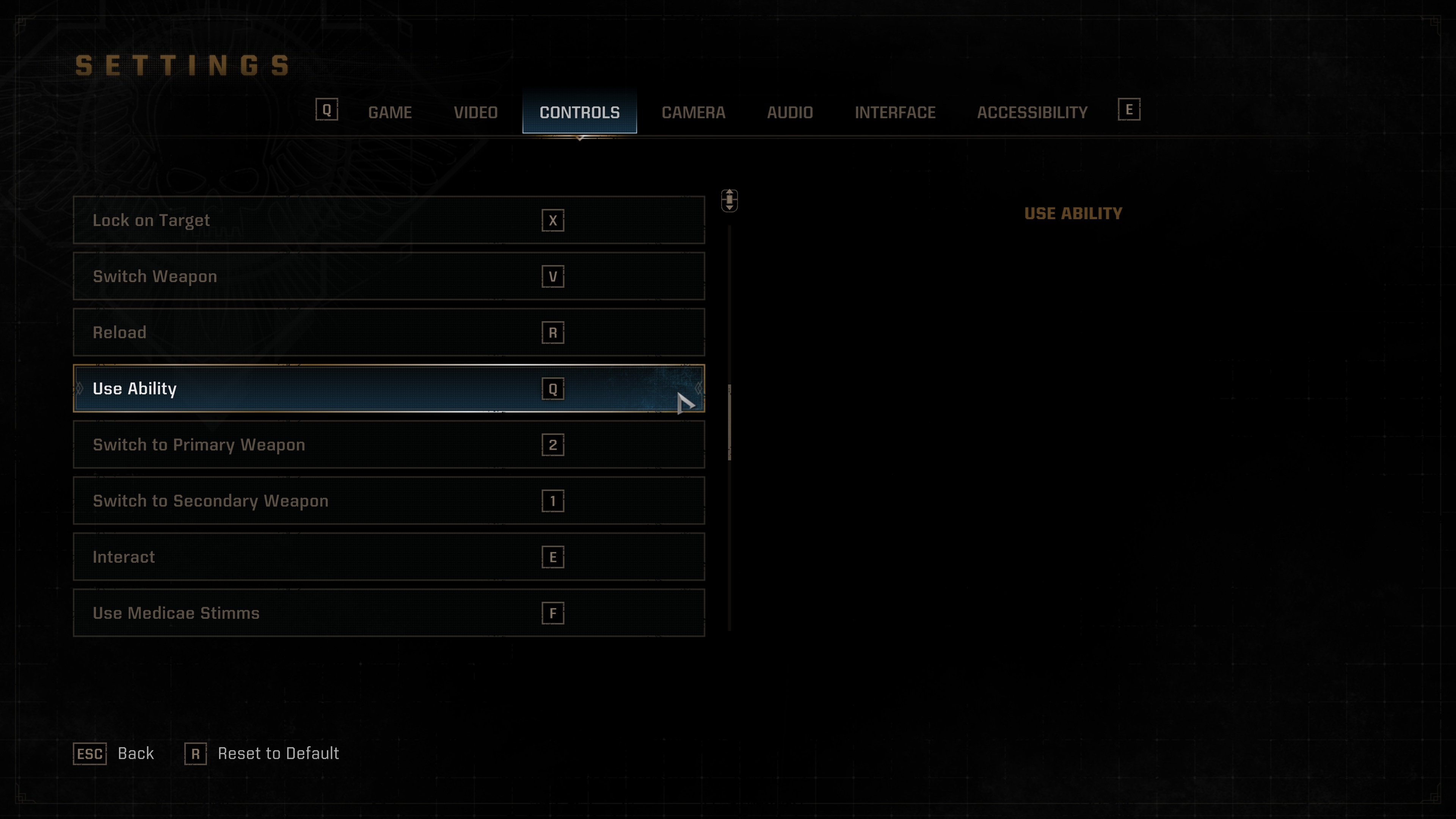This screenshot has height=819, width=1456.
Task: Go to the Camera tab
Action: tap(693, 113)
